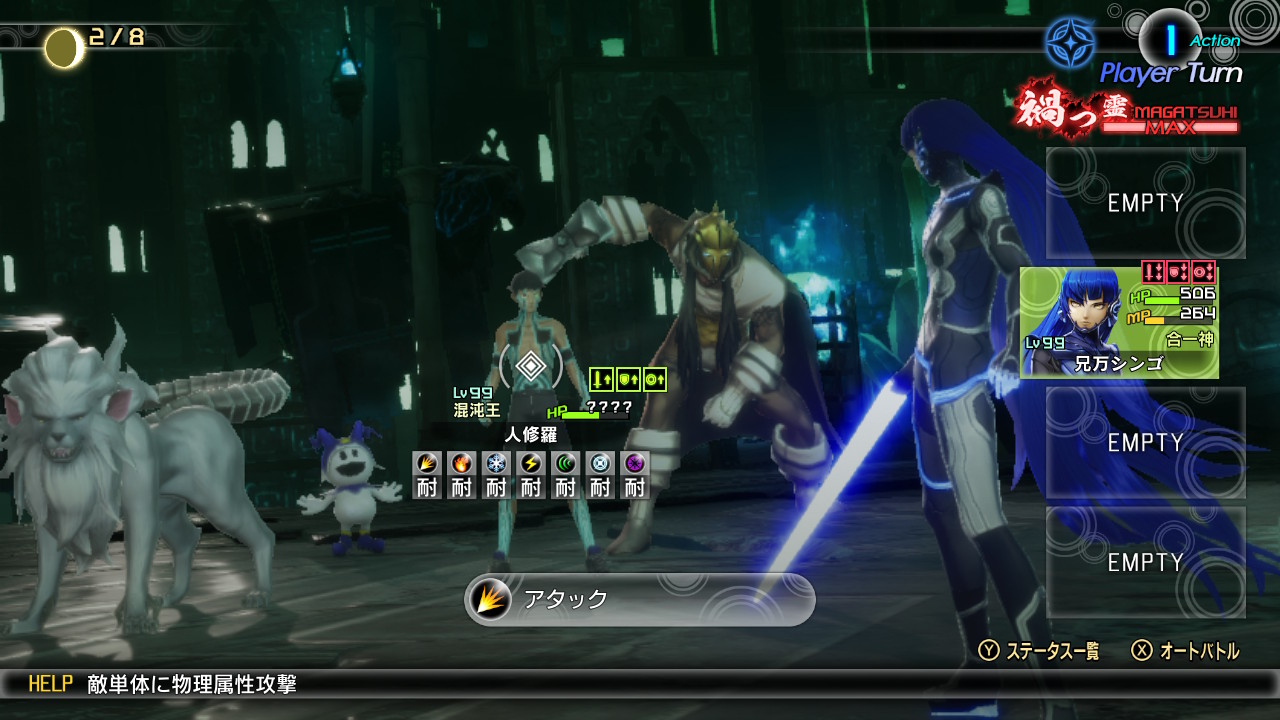Click the fire affinity icon under 人修羅
Image resolution: width=1280 pixels, height=720 pixels.
pyautogui.click(x=461, y=464)
